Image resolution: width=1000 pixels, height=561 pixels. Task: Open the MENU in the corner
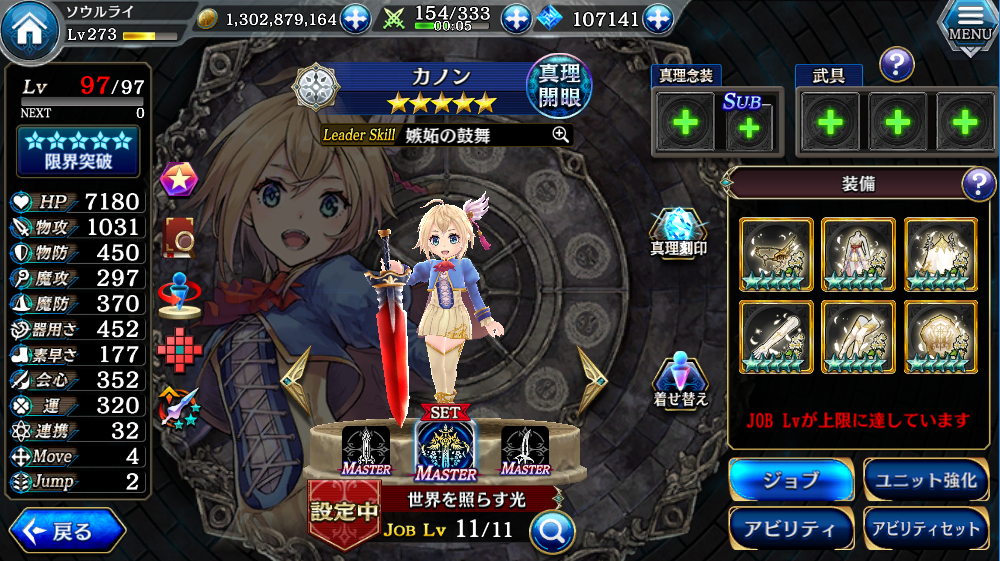coord(968,24)
